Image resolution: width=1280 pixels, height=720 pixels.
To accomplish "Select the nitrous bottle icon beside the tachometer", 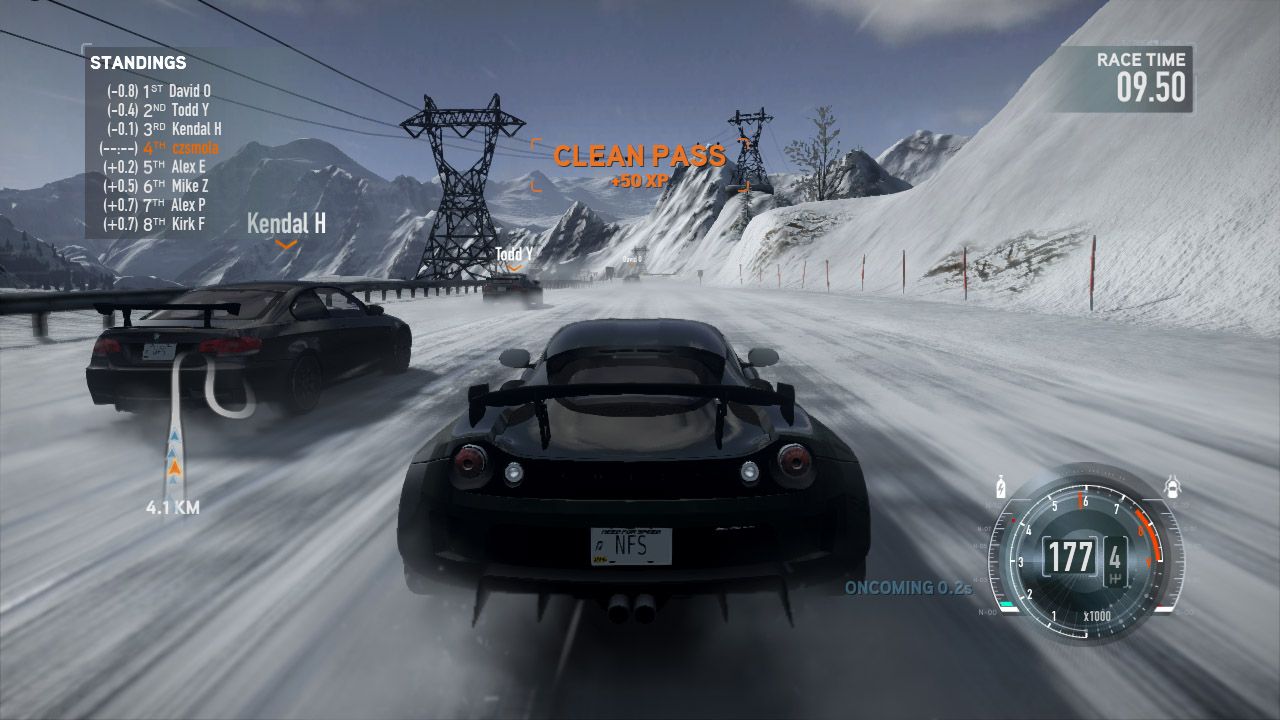I will coord(1000,487).
